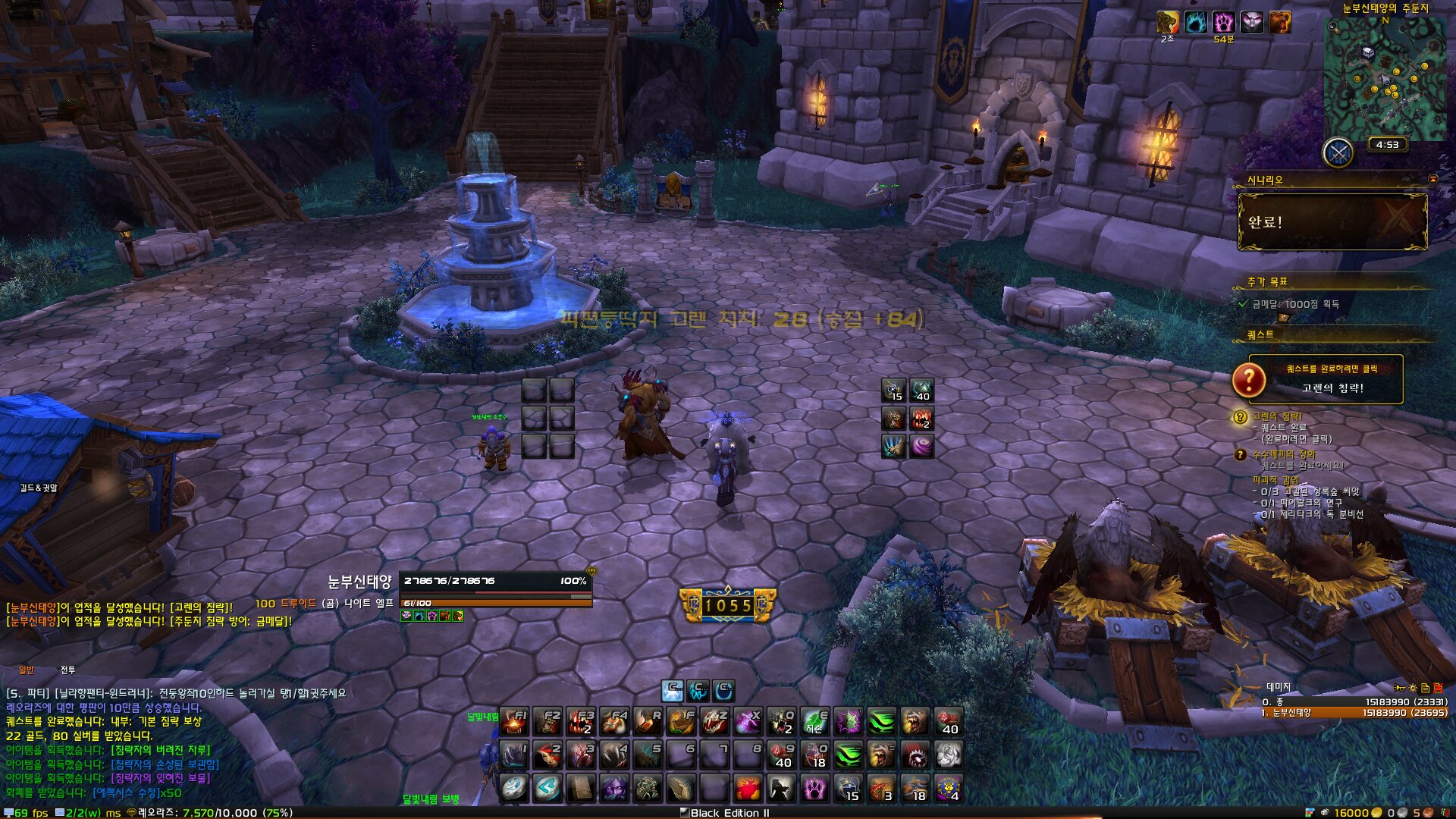
Task: Activate the purple paw print ability
Action: [814, 788]
